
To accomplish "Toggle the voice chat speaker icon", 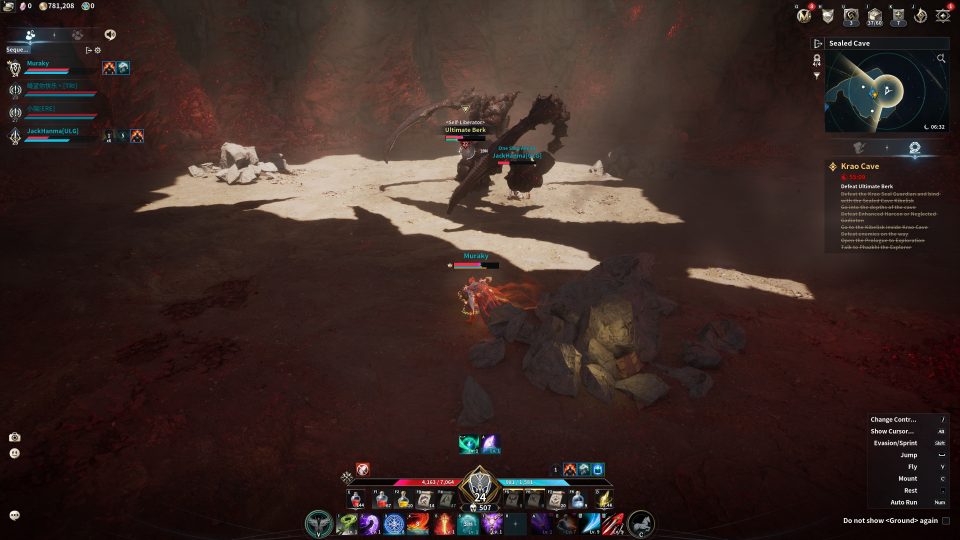I will coord(110,34).
